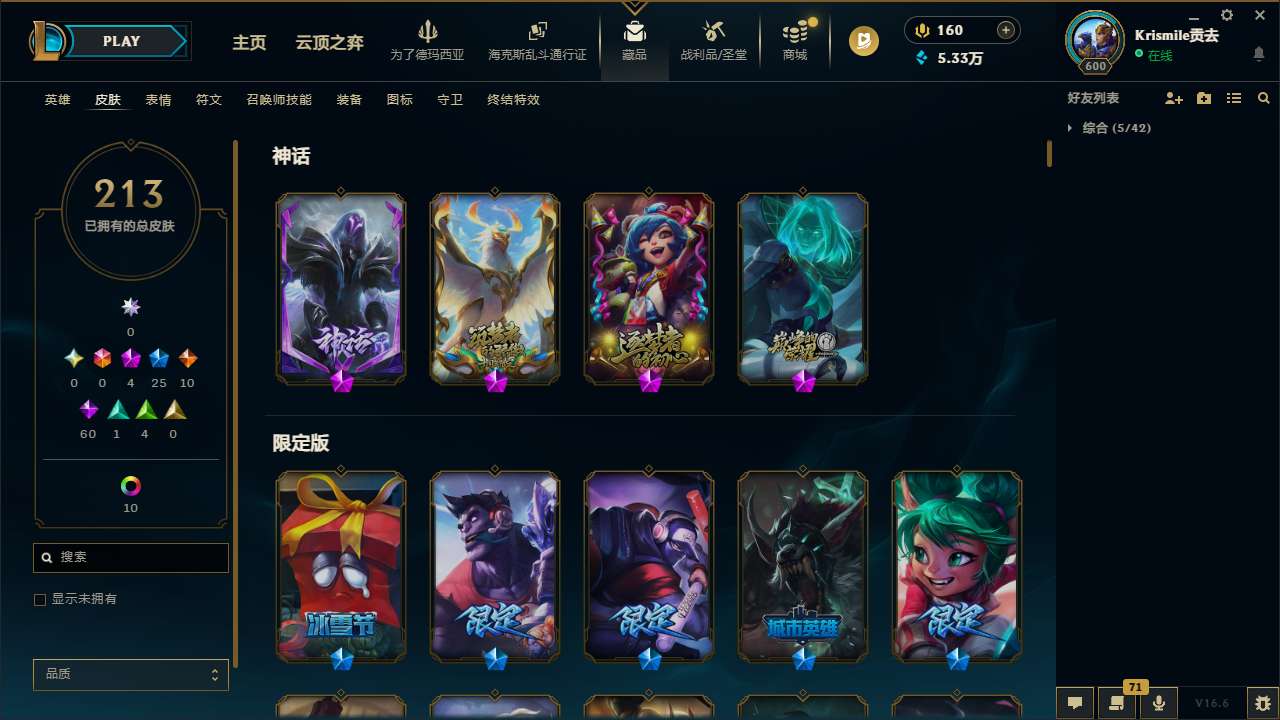Expand the 综合 (5/42) friend group
Viewport: 1280px width, 720px height.
pos(1069,128)
